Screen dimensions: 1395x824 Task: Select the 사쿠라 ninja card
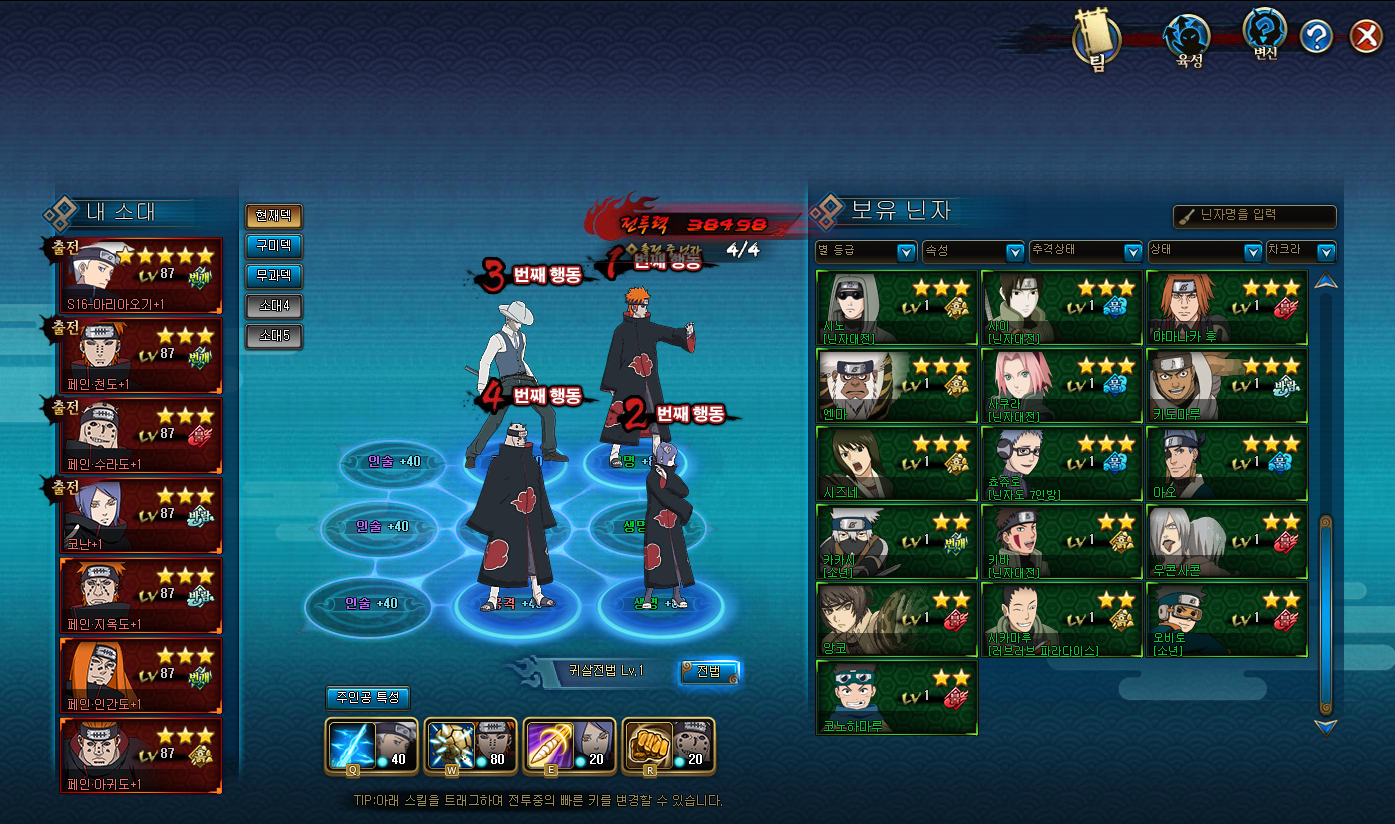1061,386
